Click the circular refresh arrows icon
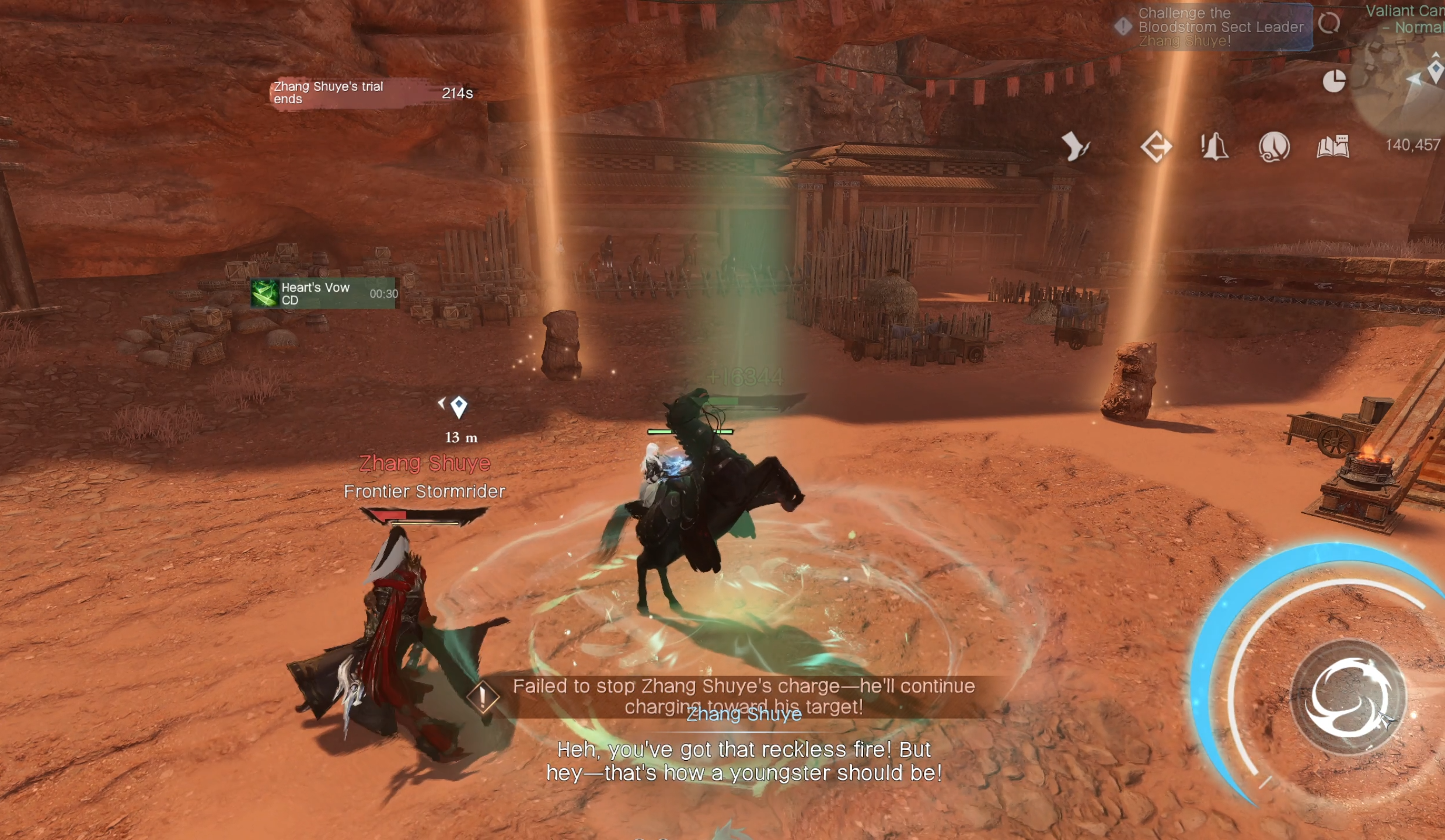1445x840 pixels. click(1329, 23)
